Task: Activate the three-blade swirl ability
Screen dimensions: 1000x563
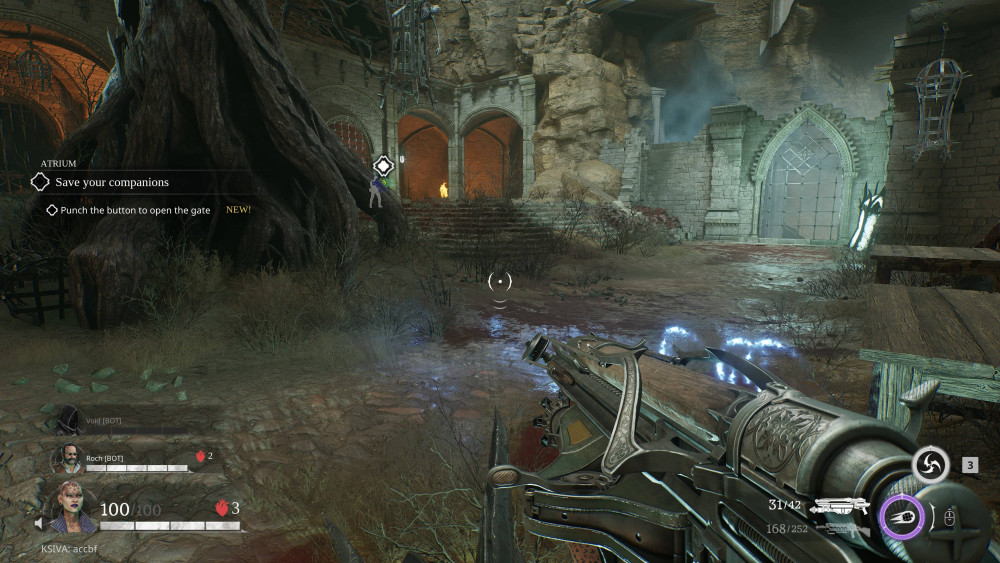Action: click(x=930, y=465)
